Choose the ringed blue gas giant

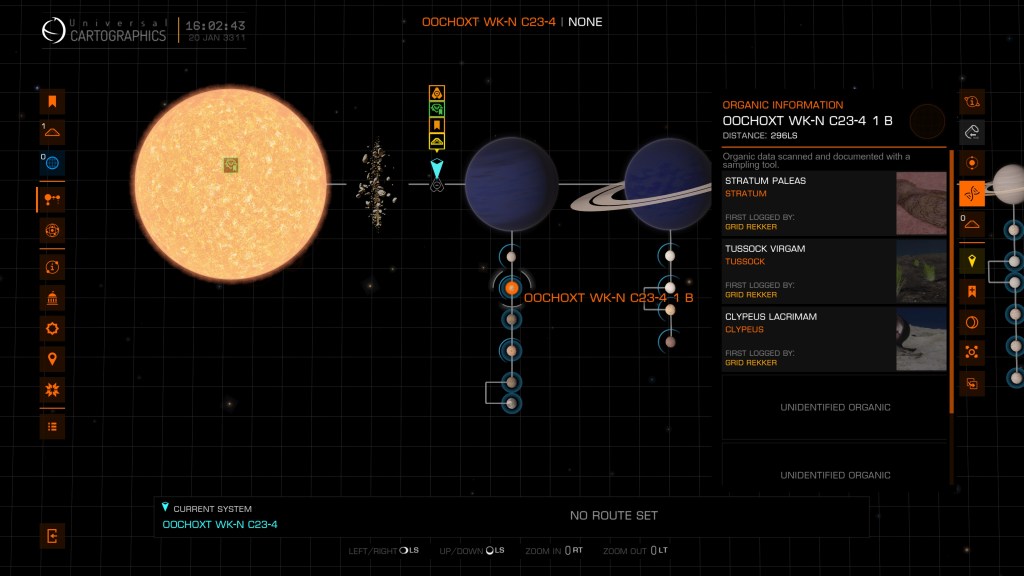tap(667, 184)
